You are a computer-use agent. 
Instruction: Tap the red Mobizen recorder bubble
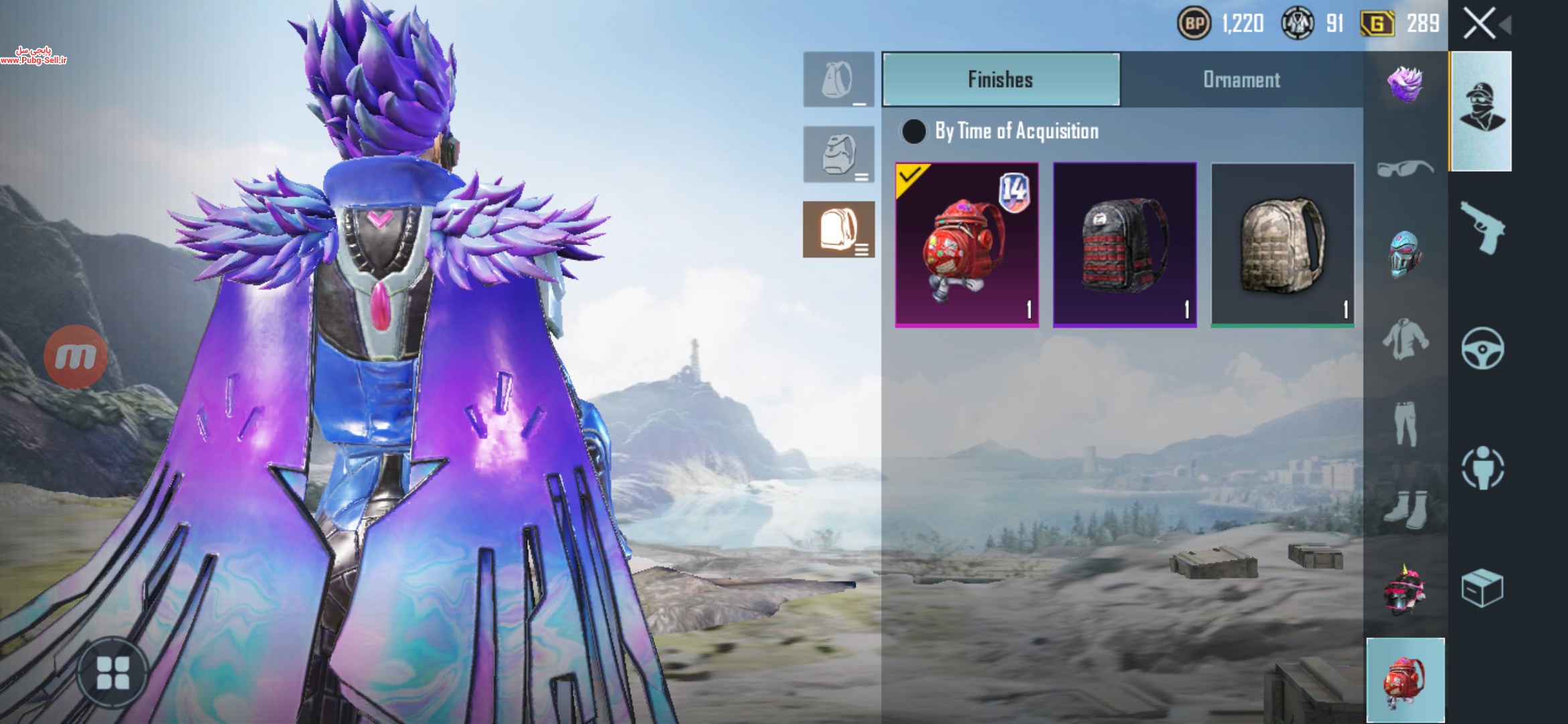point(76,357)
